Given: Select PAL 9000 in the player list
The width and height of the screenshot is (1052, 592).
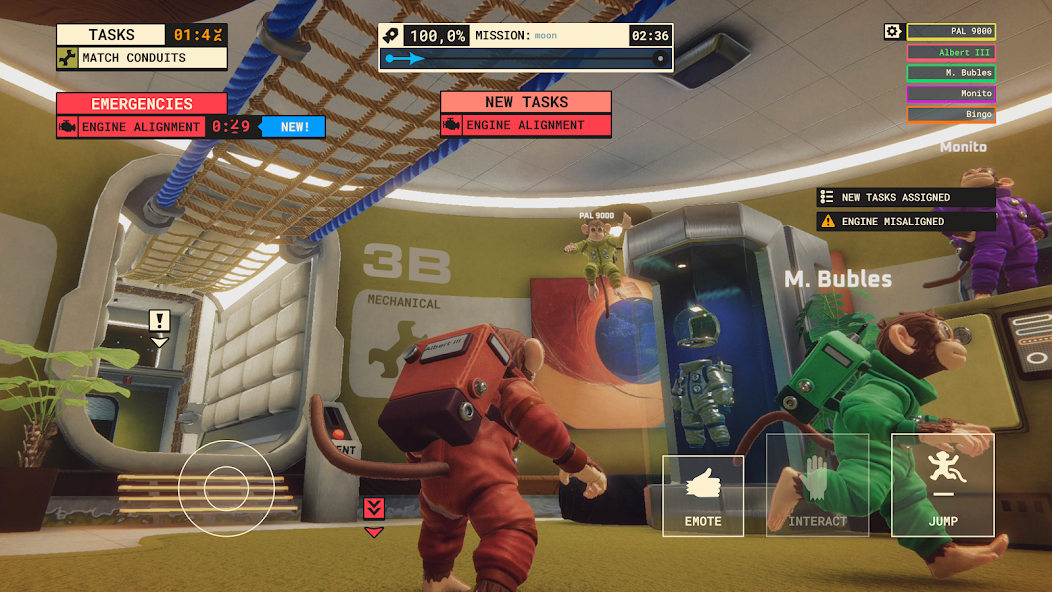Looking at the screenshot, I should point(951,32).
